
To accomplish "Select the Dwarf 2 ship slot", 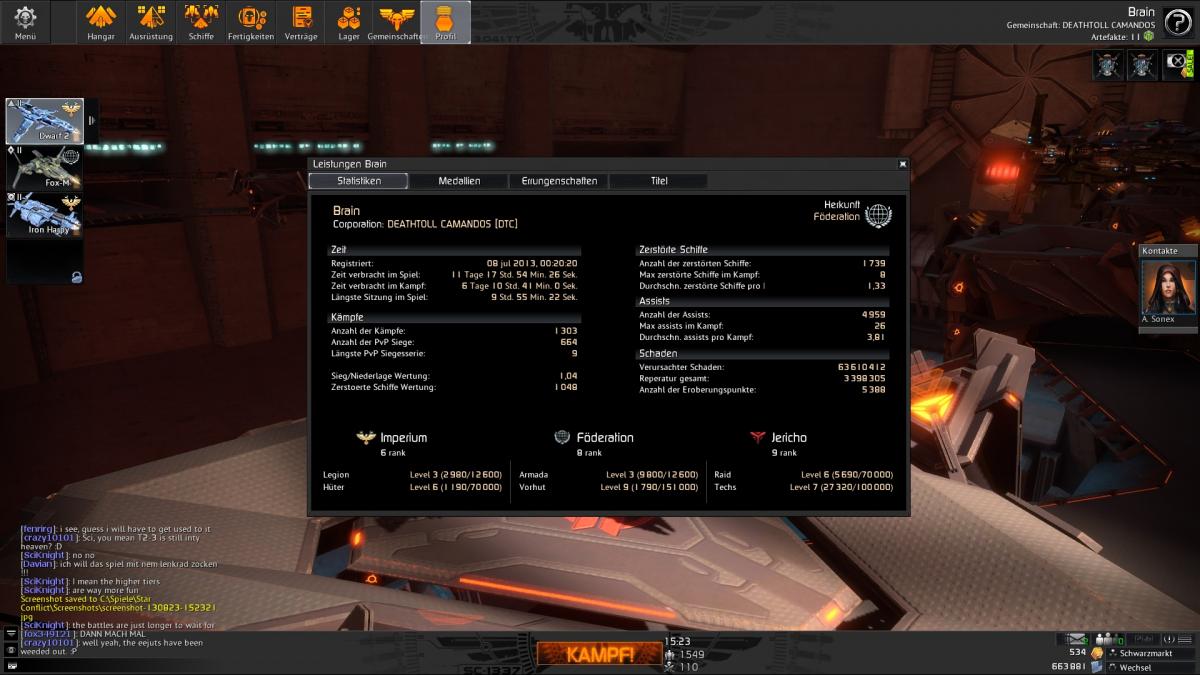I will point(45,121).
